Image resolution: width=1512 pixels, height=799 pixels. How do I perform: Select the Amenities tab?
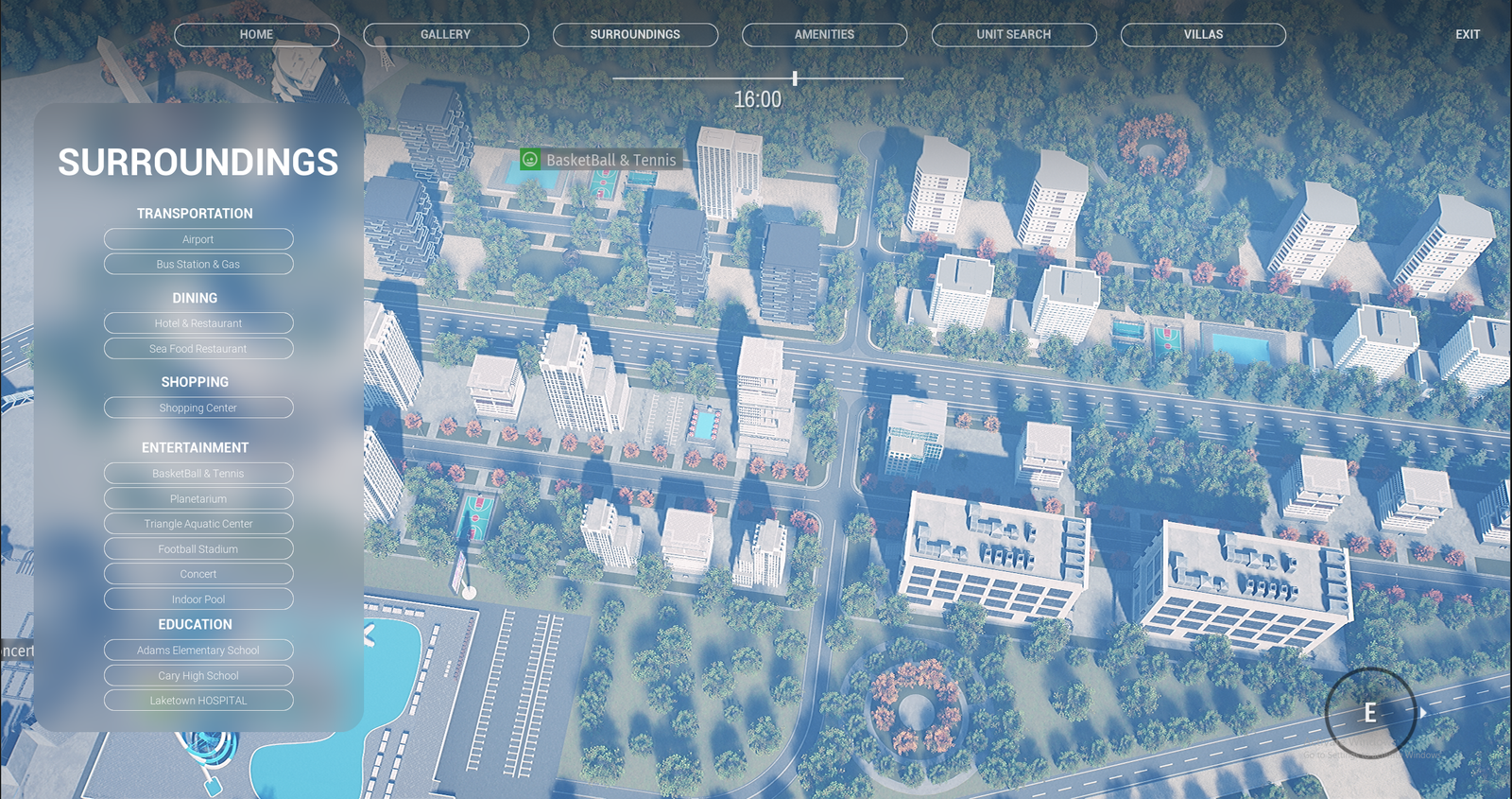pyautogui.click(x=824, y=35)
